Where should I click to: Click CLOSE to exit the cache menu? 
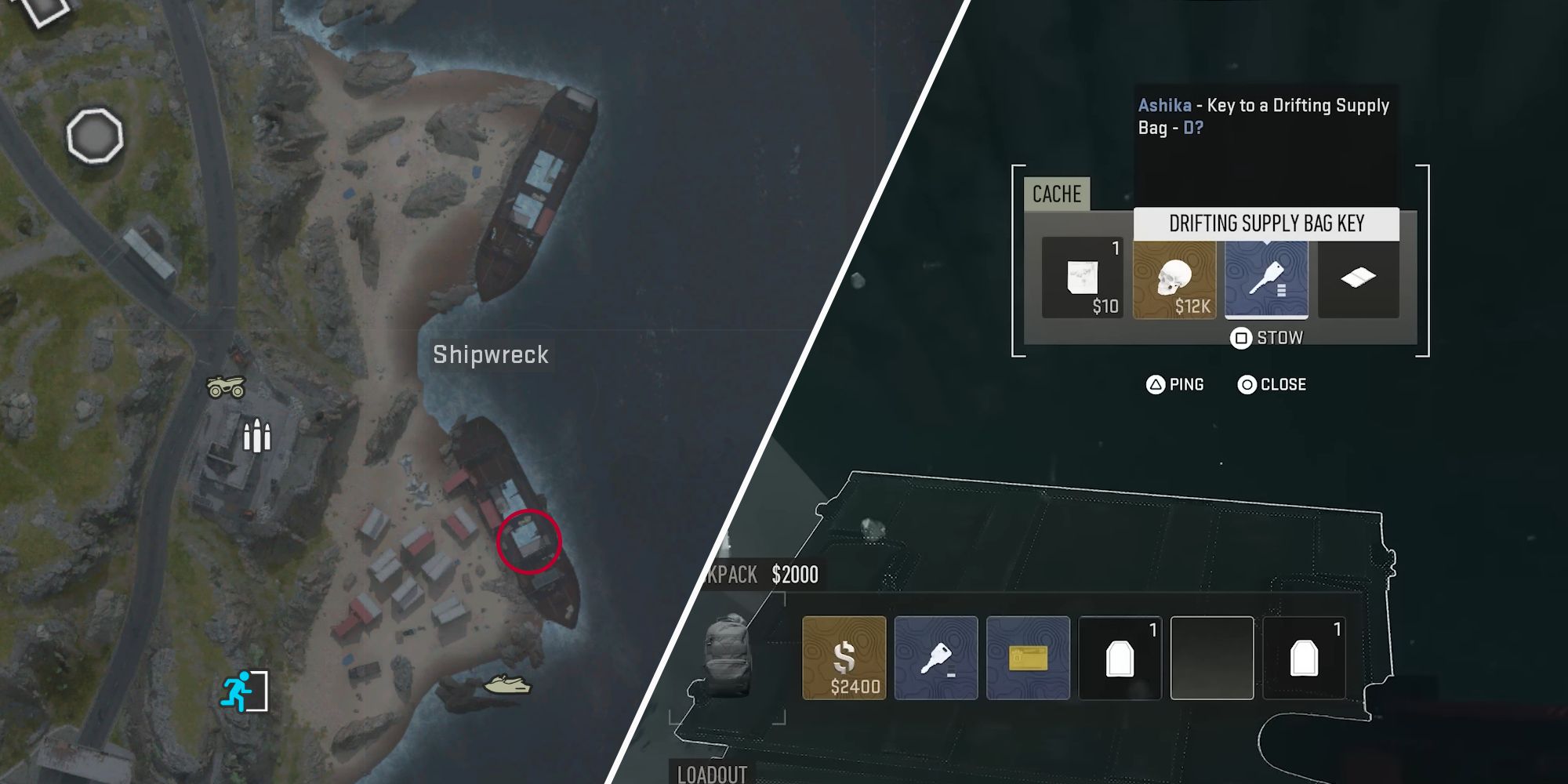(1271, 385)
